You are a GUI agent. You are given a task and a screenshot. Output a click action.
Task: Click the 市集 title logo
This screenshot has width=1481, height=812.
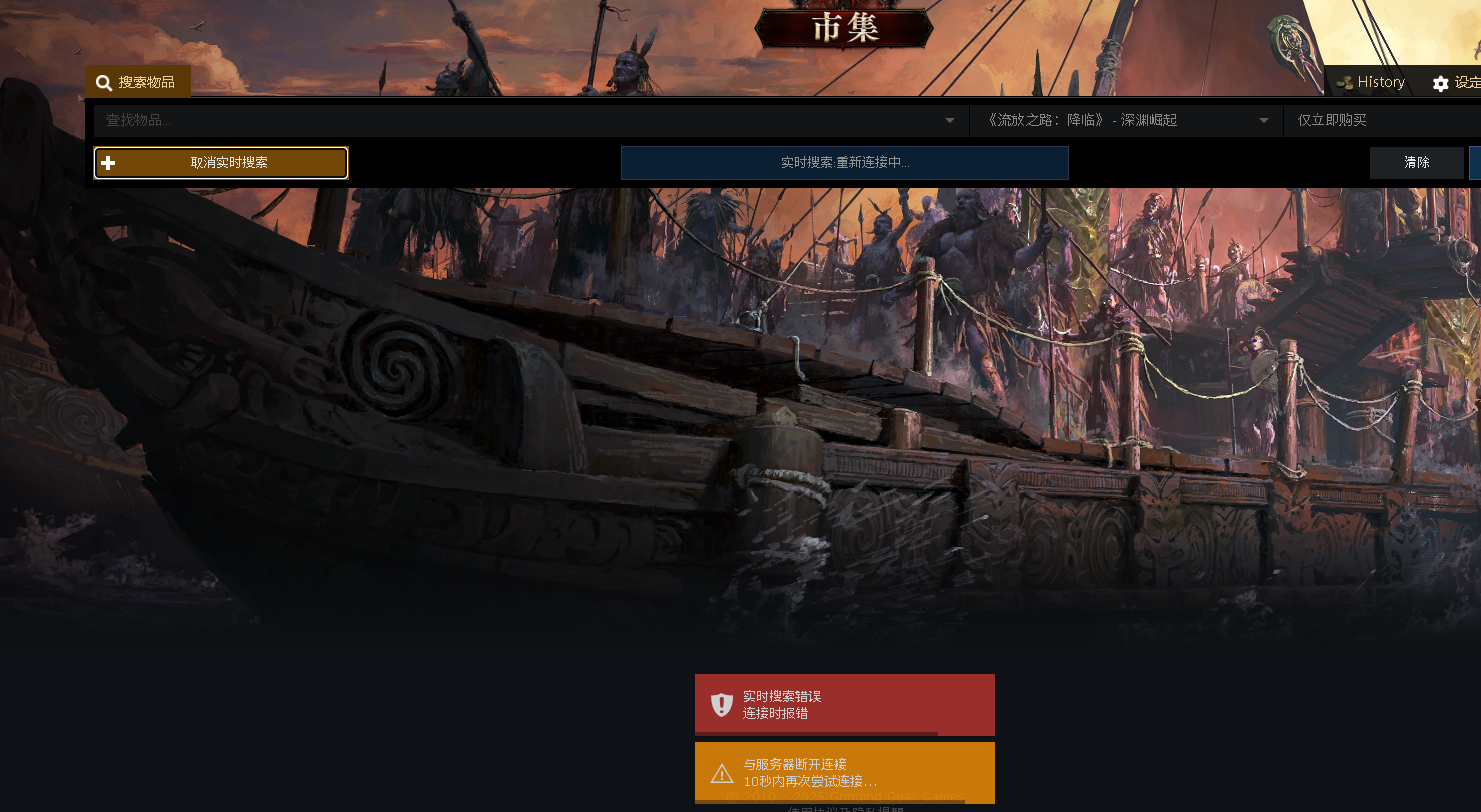tap(844, 28)
